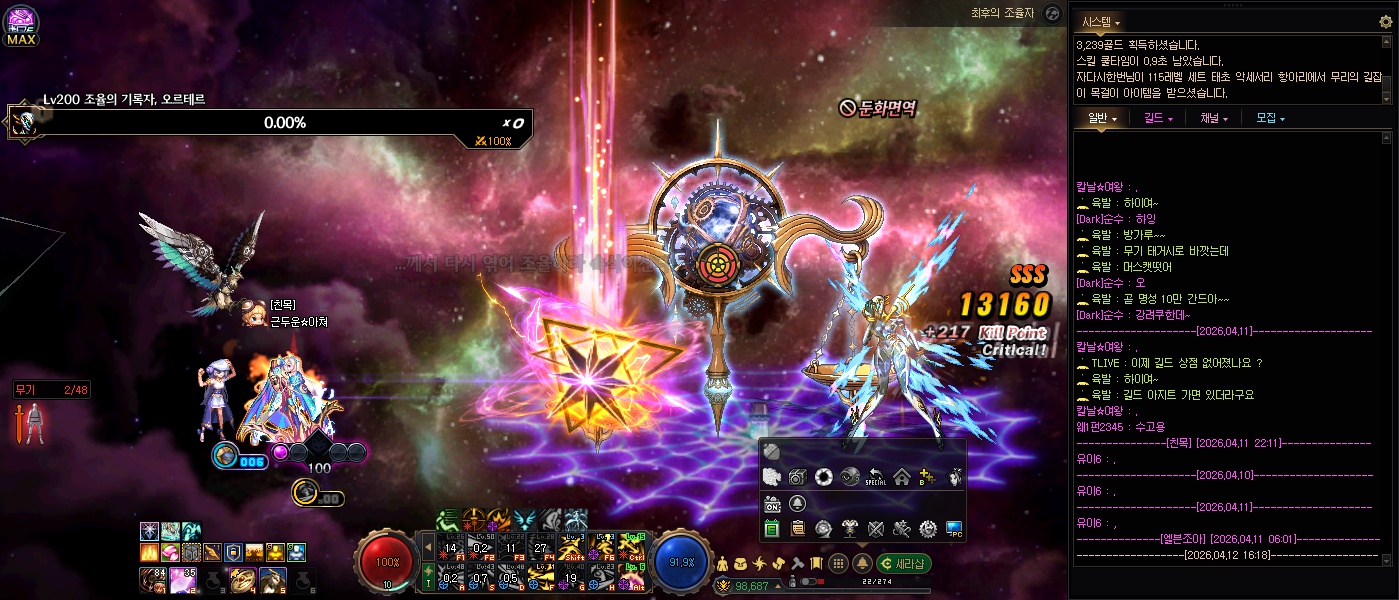Open the green calendar event icon

772,528
